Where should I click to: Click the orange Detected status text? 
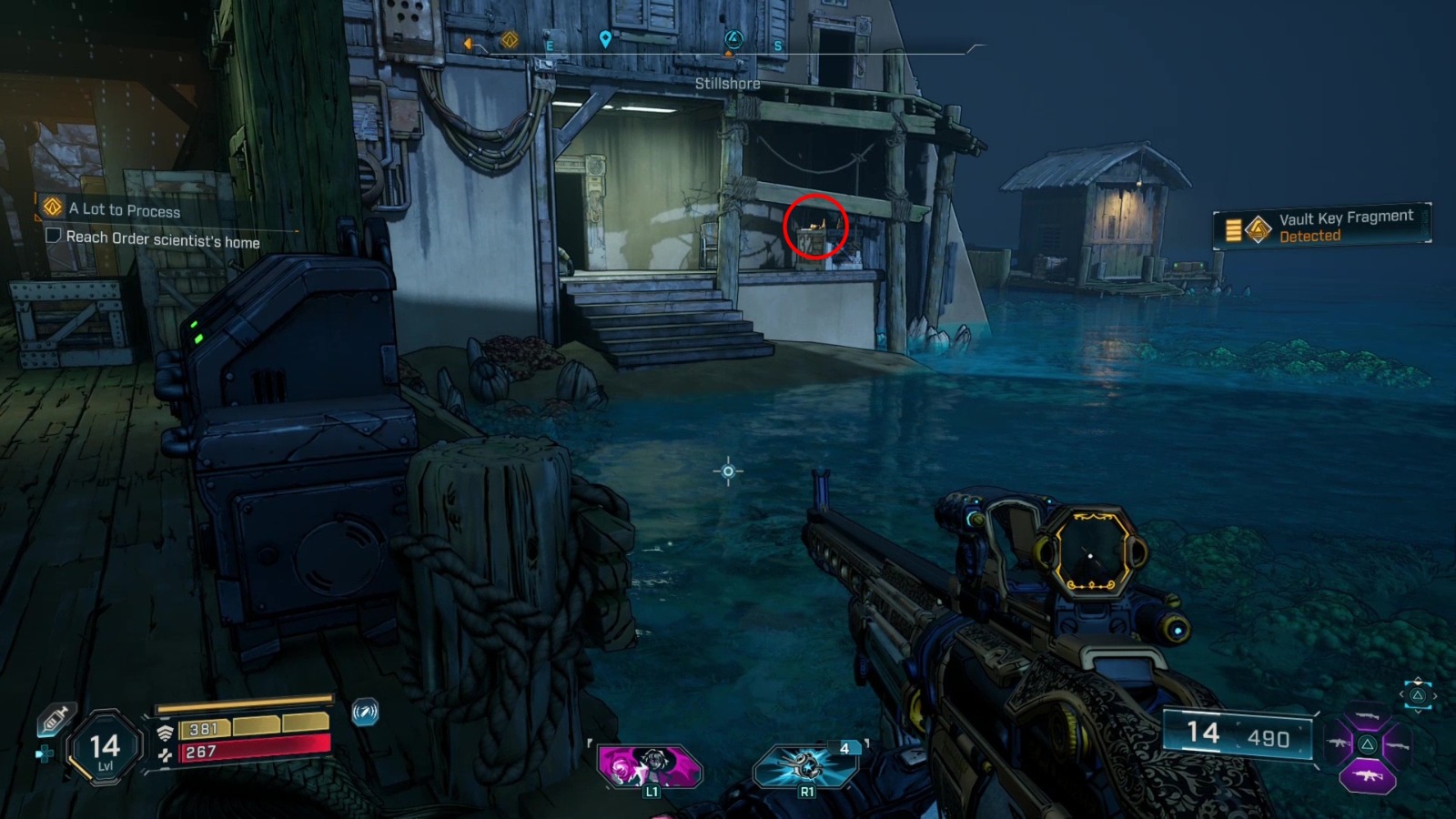click(x=1312, y=236)
